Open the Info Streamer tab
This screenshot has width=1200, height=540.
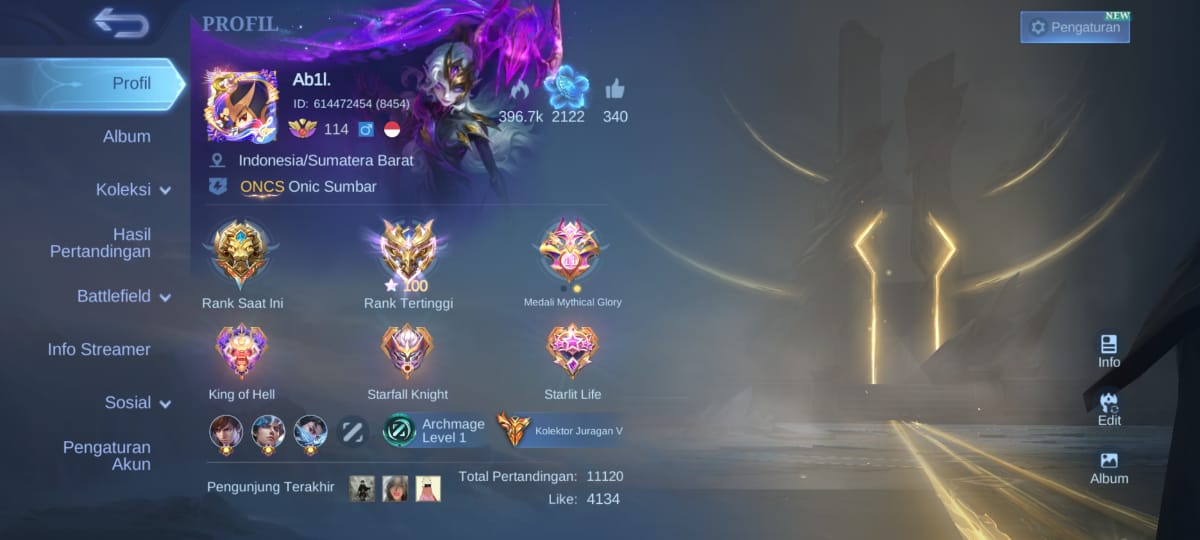(99, 349)
